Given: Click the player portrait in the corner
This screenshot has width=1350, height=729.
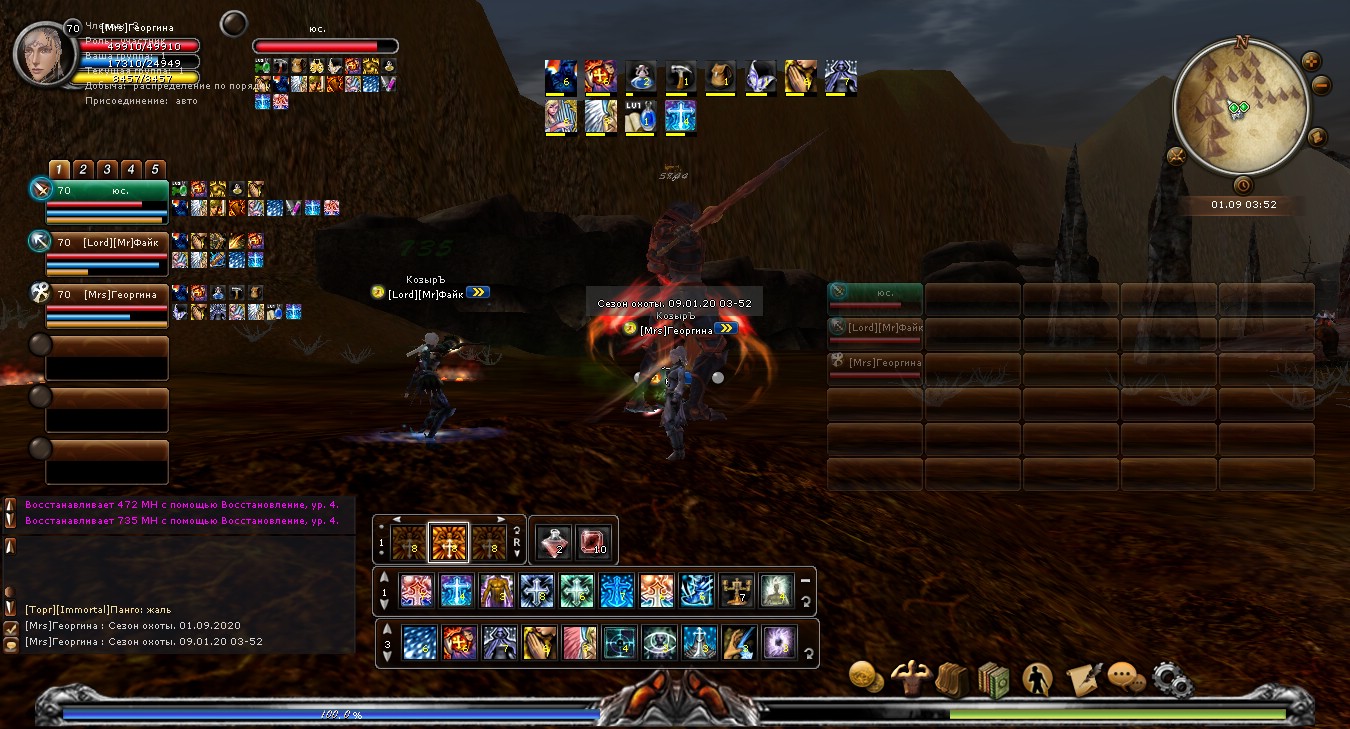Looking at the screenshot, I should pyautogui.click(x=42, y=52).
